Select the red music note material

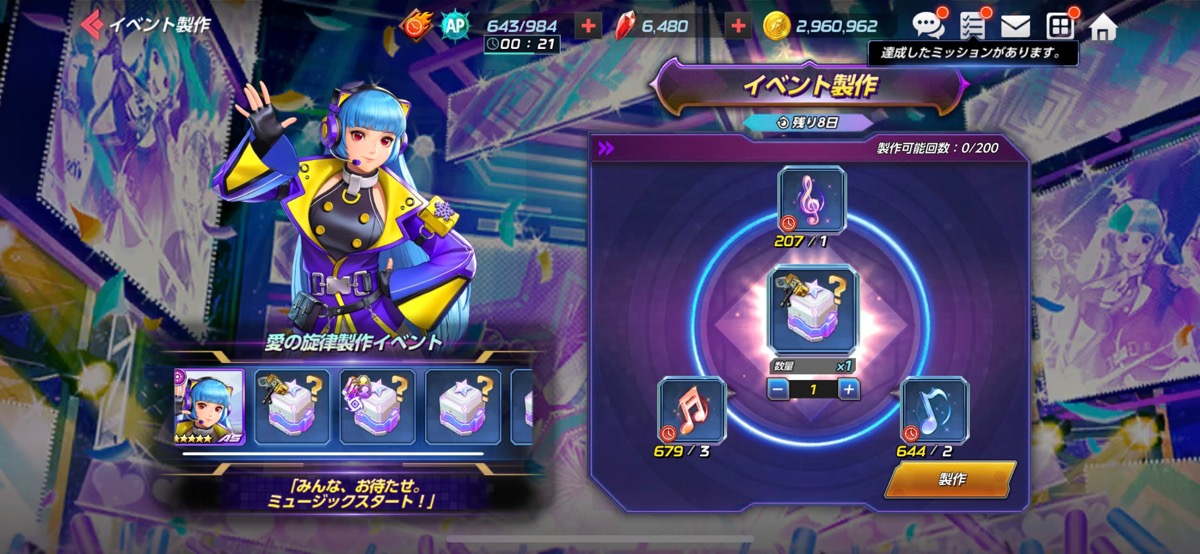[690, 410]
